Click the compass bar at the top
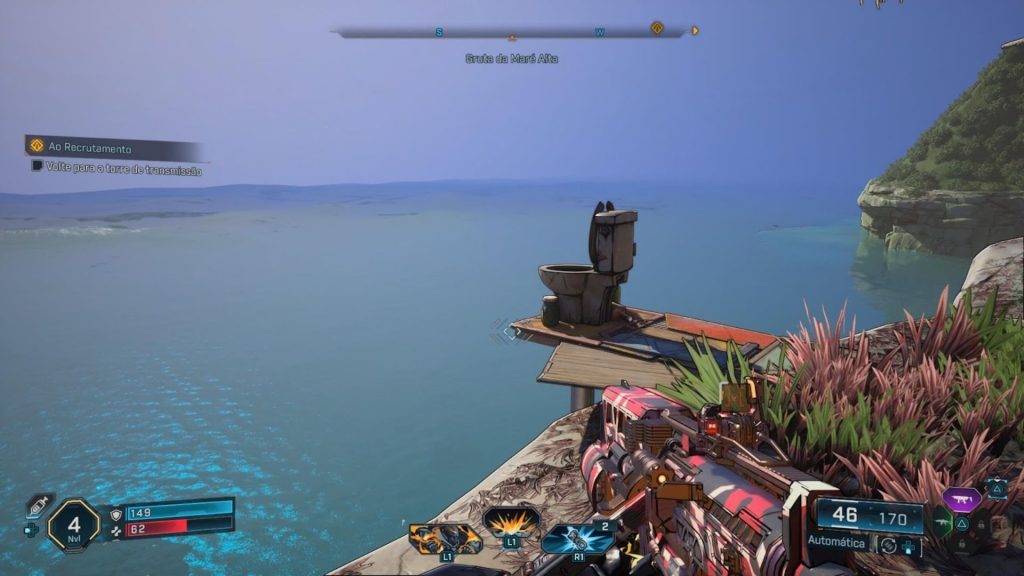1024x576 pixels. point(510,32)
